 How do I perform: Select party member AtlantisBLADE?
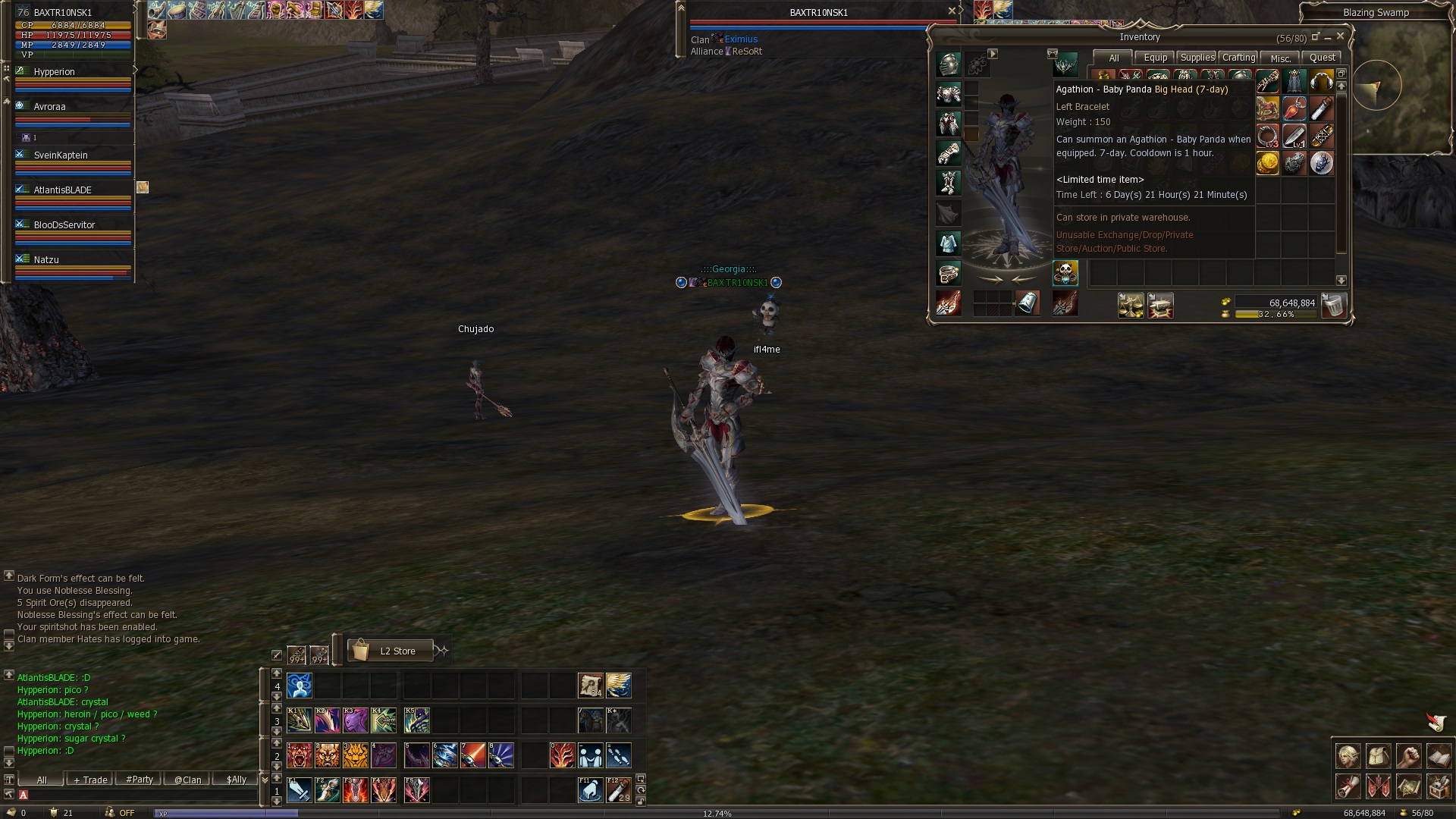tap(62, 190)
